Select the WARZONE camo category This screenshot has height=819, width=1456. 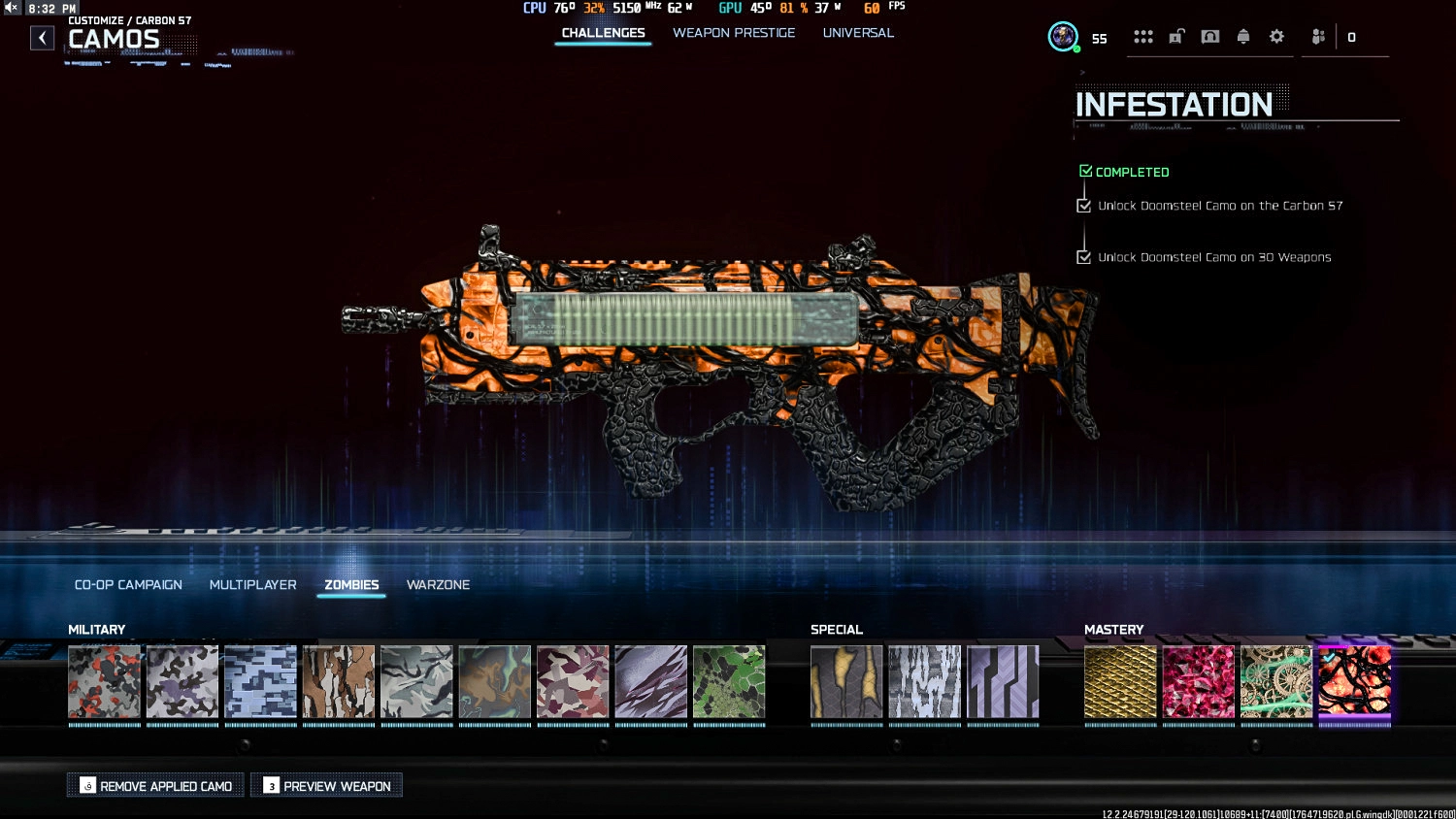click(x=438, y=584)
